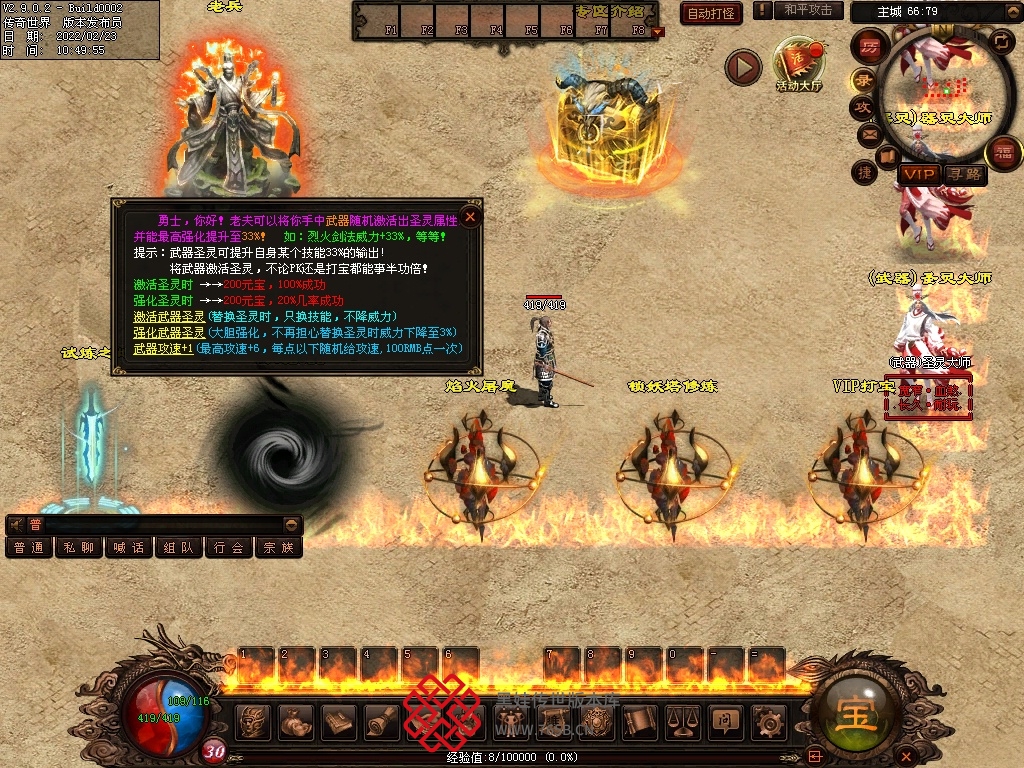Viewport: 1024px width, 768px height.
Task: Toggle the 自动打怪 auto-fight button
Action: pos(710,13)
